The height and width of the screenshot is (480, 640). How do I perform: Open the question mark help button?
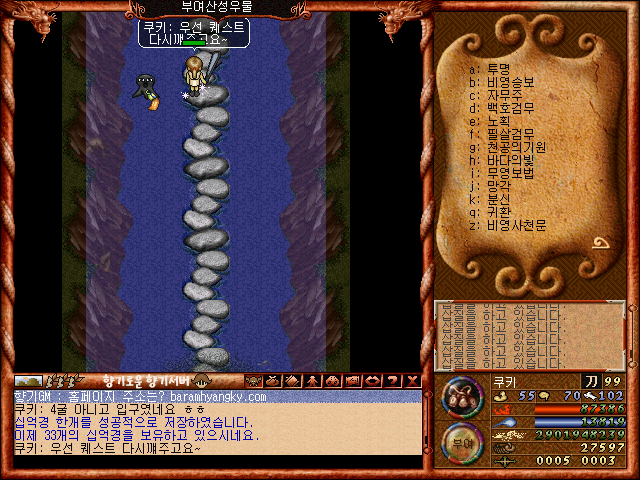pos(391,381)
